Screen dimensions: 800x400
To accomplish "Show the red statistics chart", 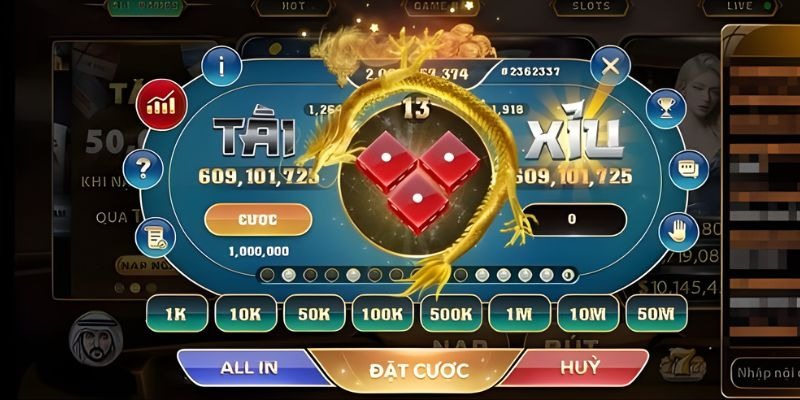I will pos(159,102).
